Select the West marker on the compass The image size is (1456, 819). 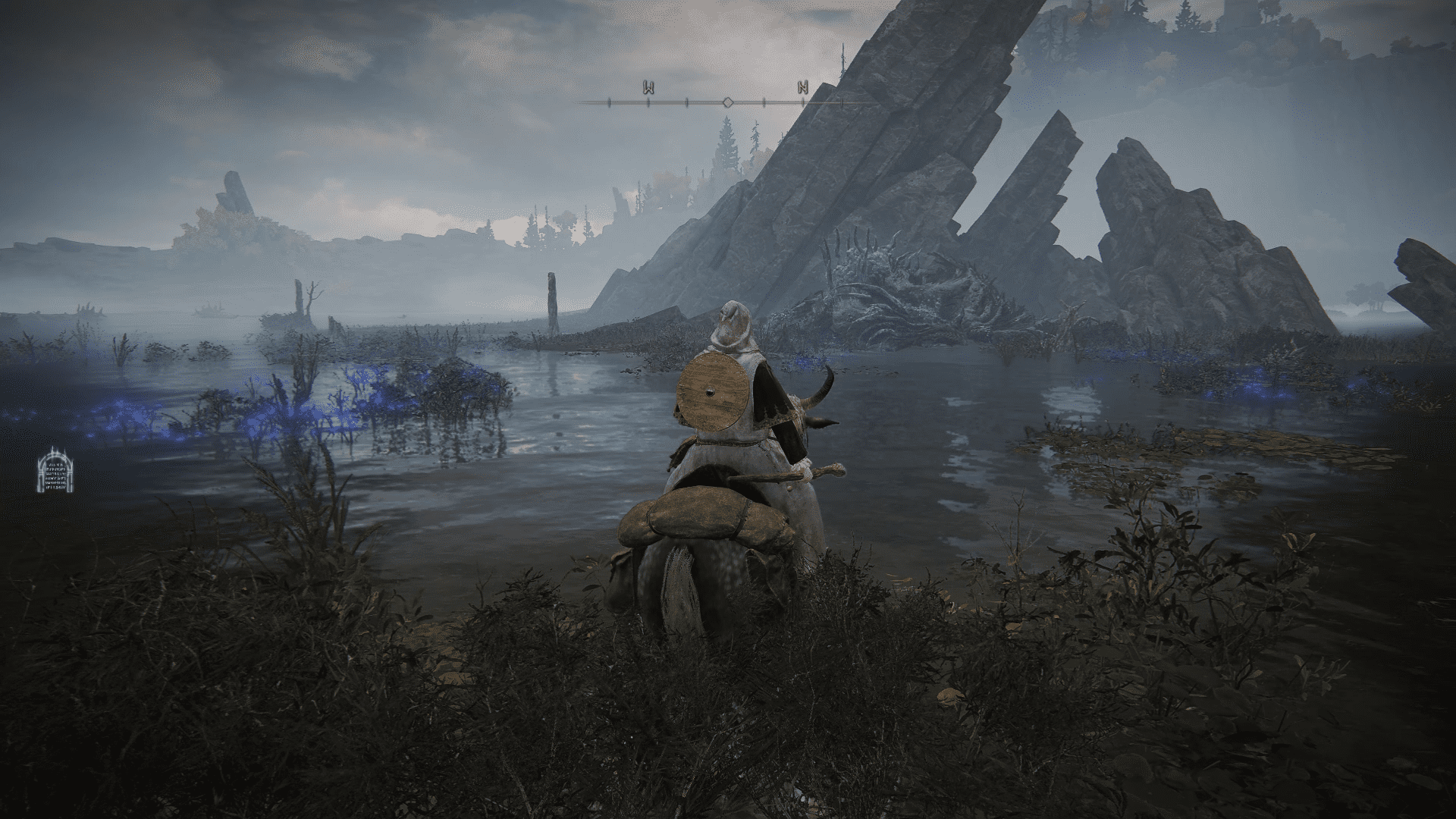649,87
